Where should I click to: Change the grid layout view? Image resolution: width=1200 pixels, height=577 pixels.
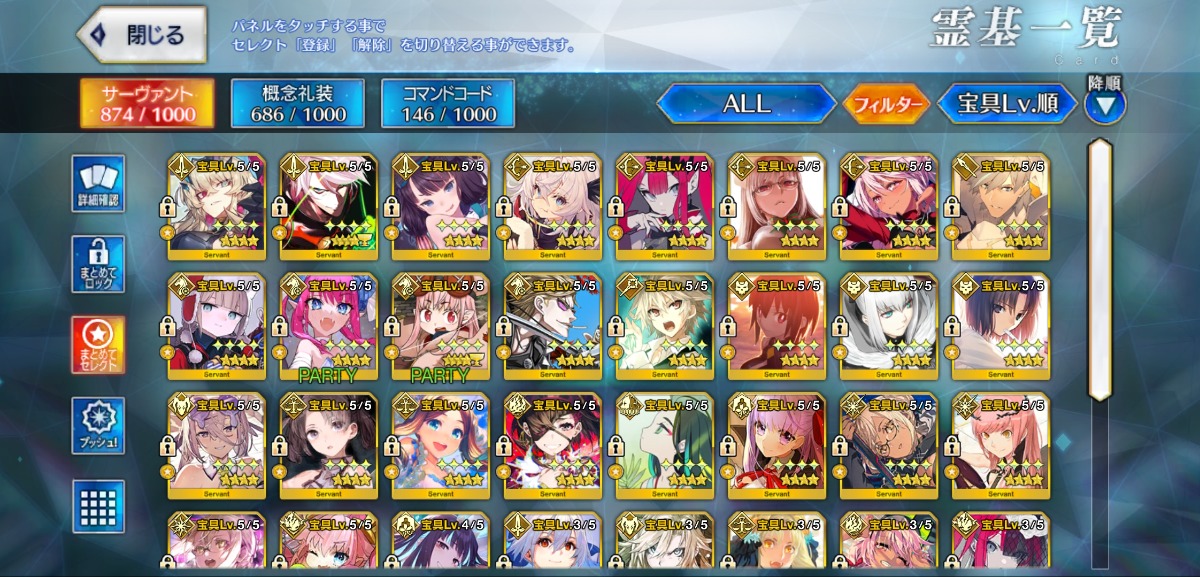tap(98, 505)
